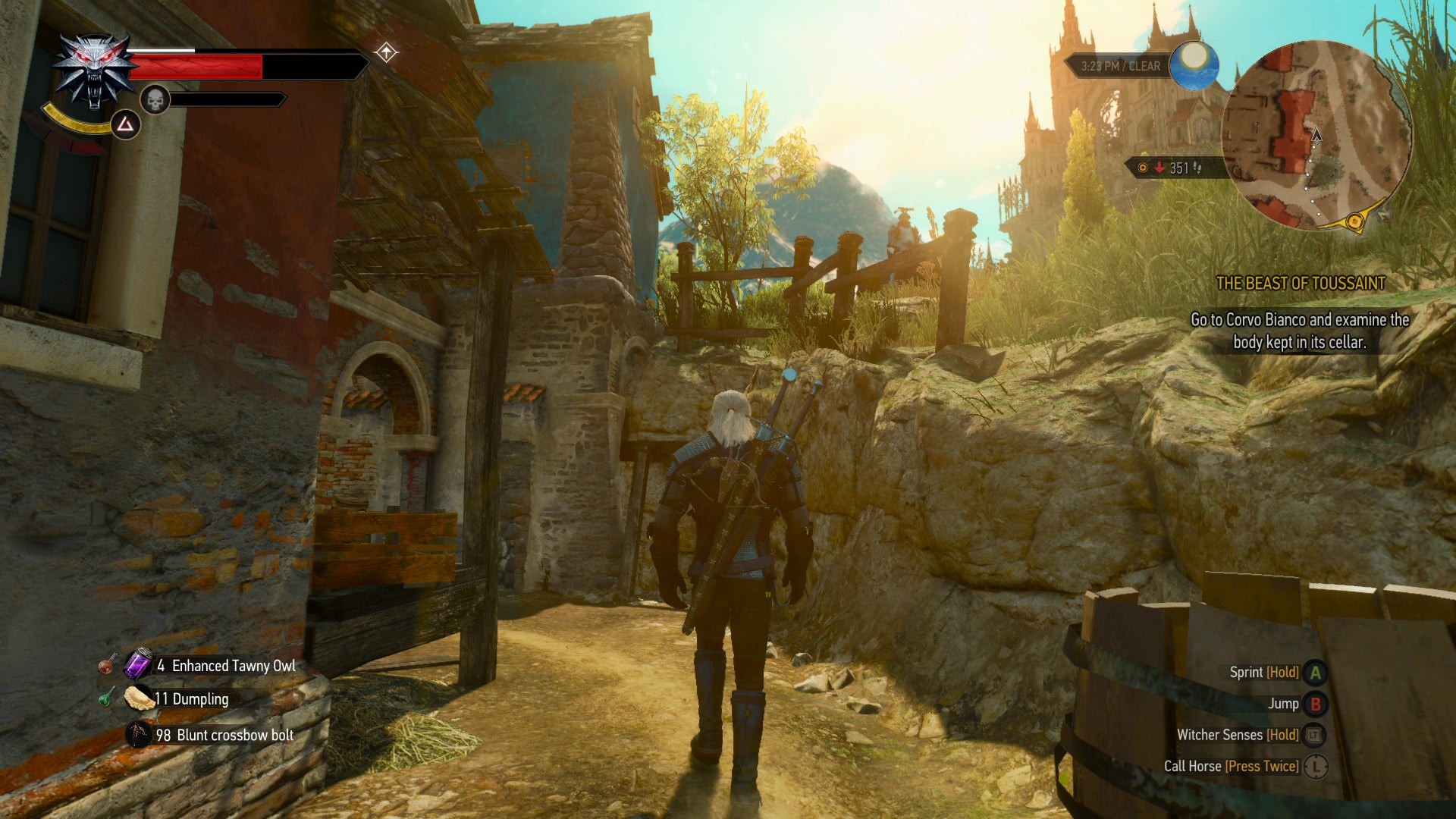Click the sun weather icon
This screenshot has width=1456, height=819.
[x=1194, y=65]
